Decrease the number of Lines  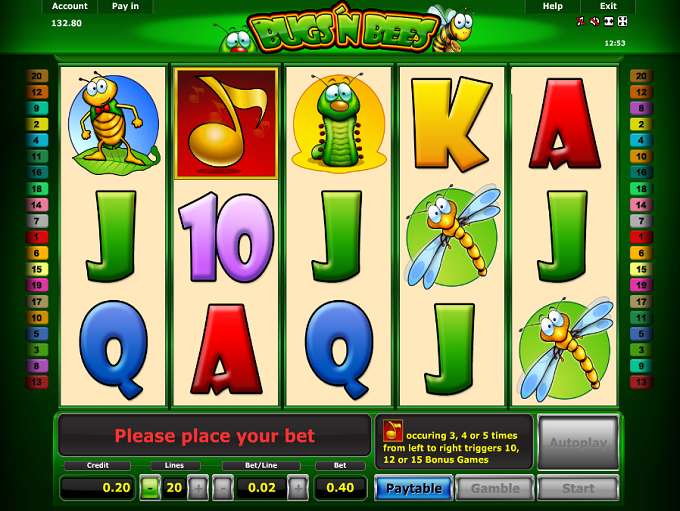[149, 488]
